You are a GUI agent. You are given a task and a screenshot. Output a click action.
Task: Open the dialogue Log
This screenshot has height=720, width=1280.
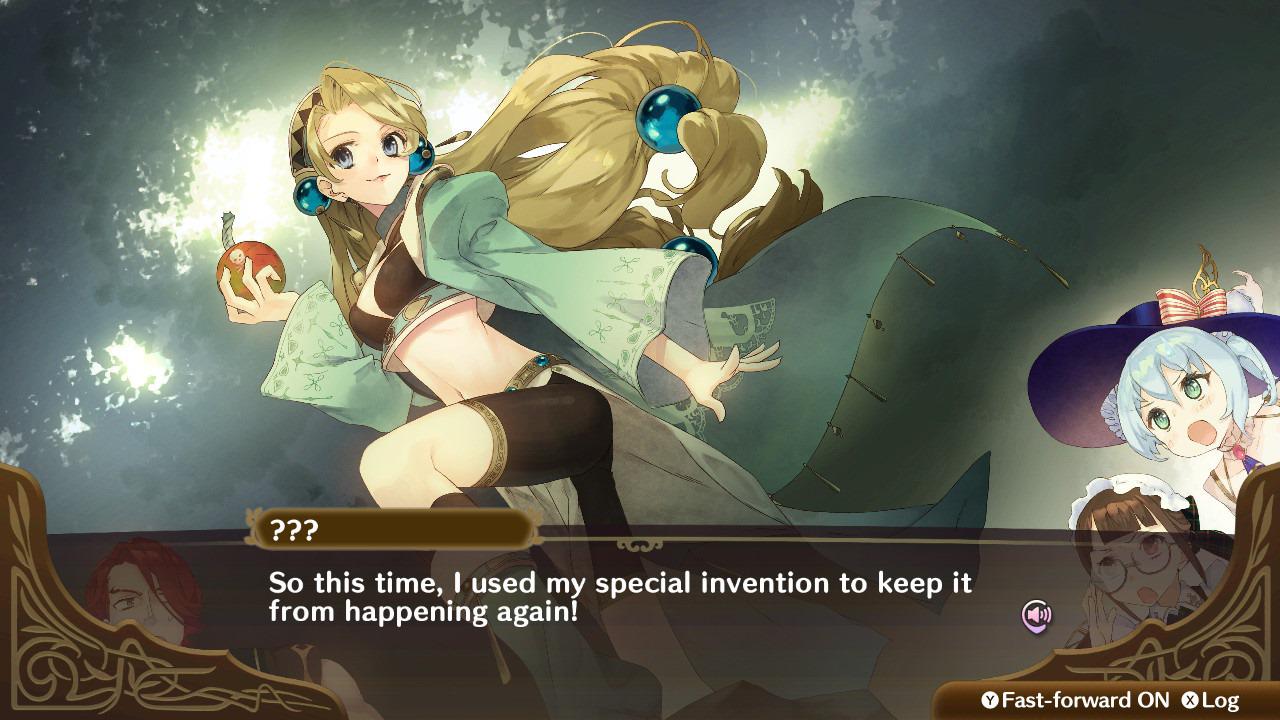1211,700
